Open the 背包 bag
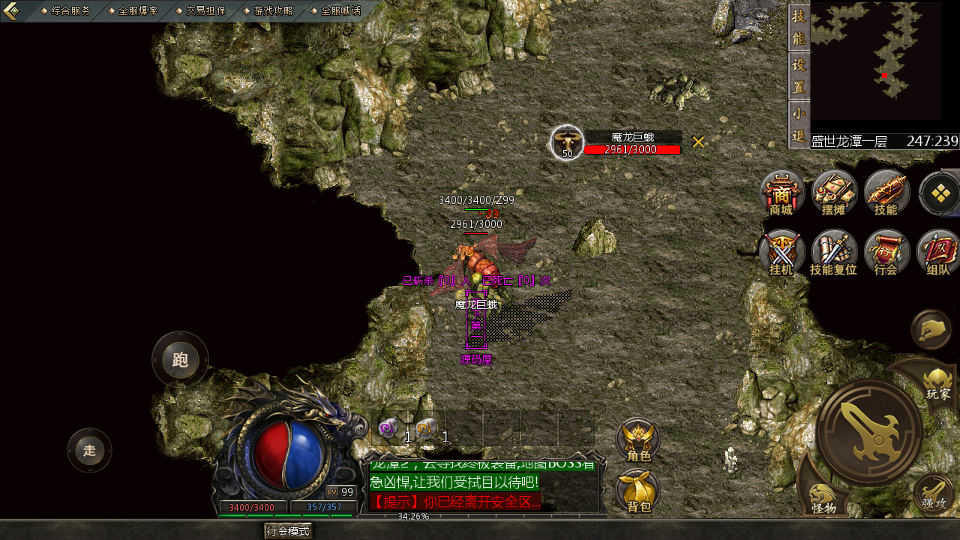The image size is (960, 540). pos(638,490)
